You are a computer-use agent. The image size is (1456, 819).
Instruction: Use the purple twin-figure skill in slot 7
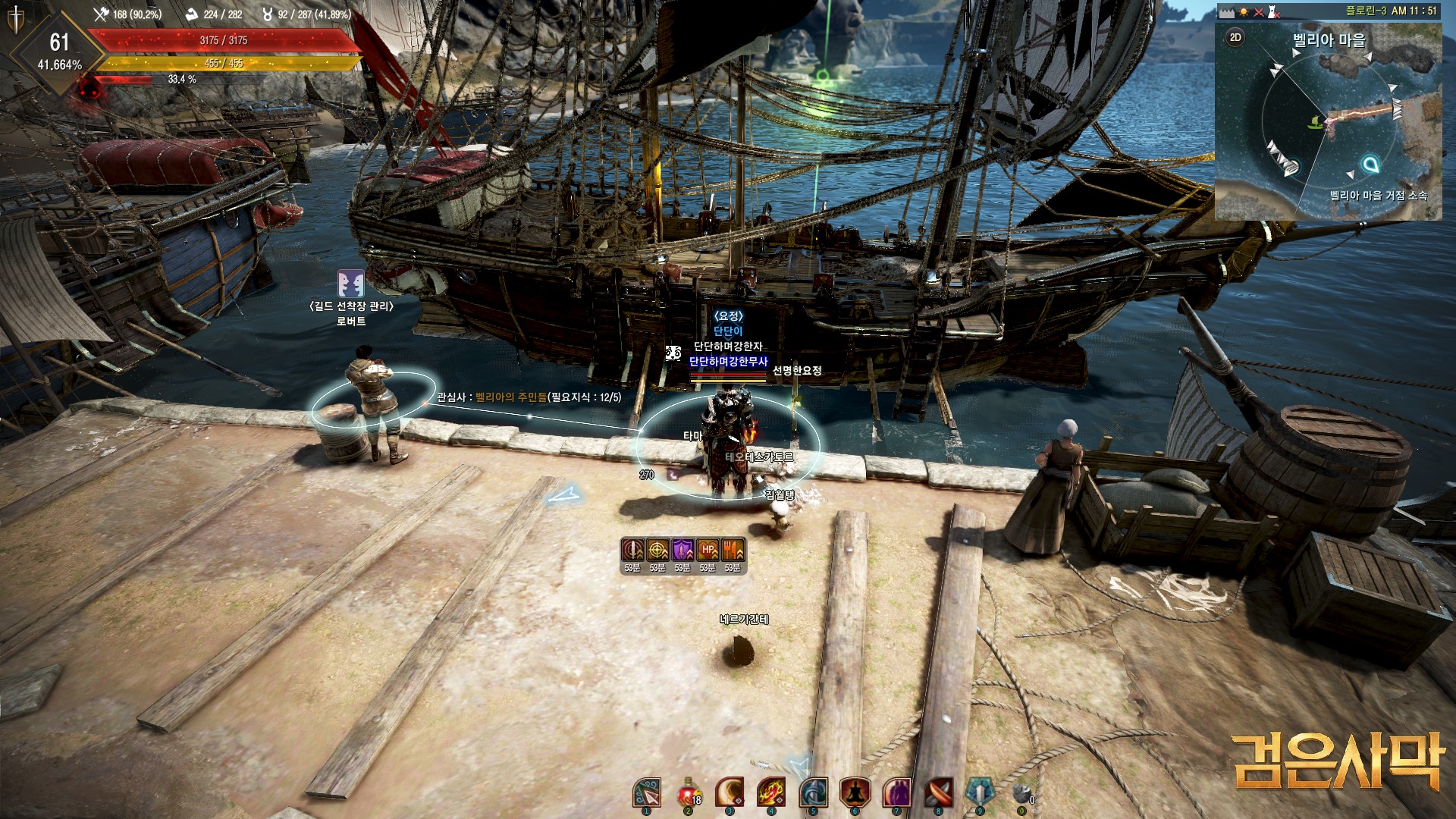(896, 792)
